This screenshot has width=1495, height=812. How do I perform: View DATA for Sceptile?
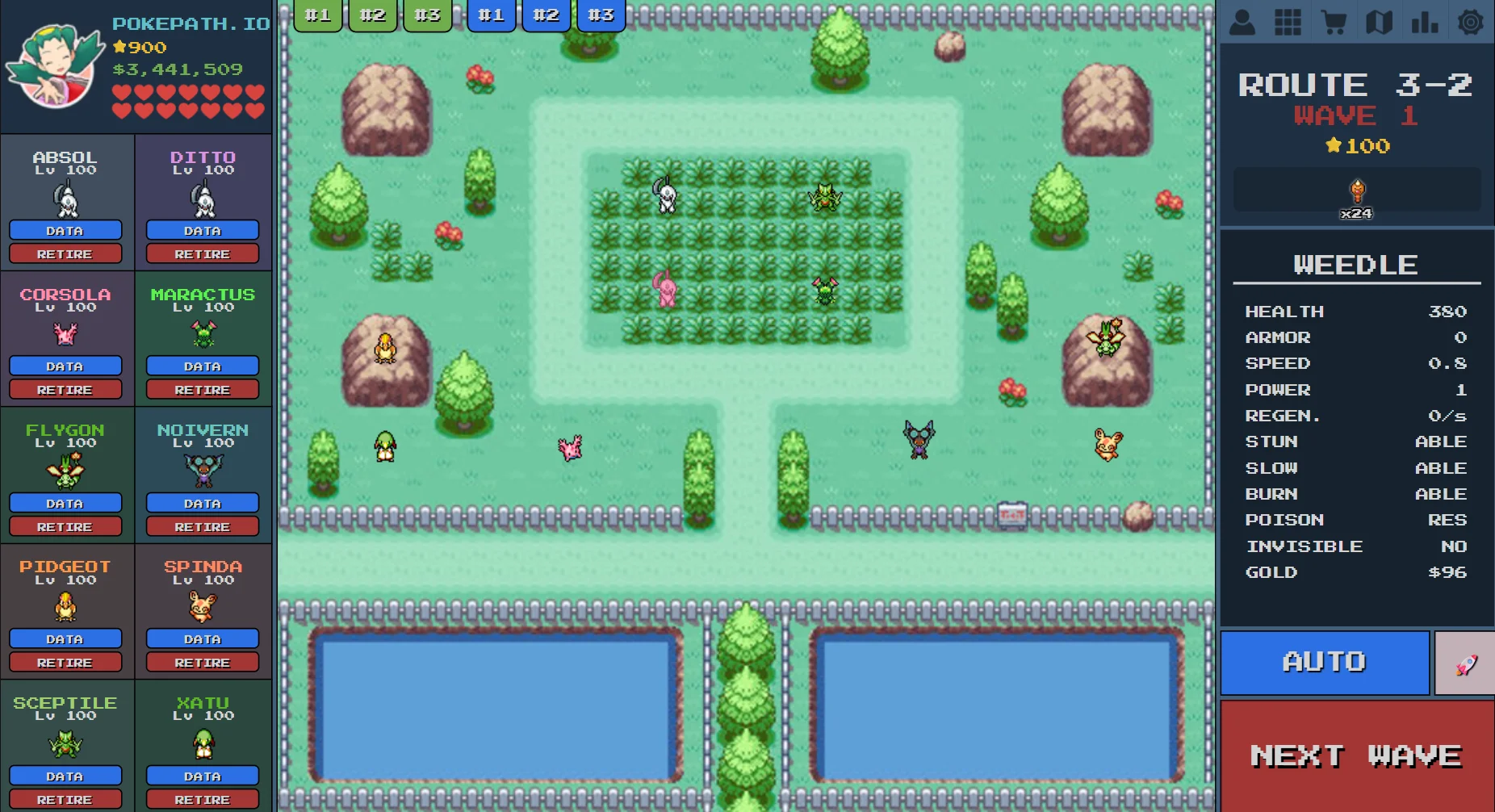[65, 776]
